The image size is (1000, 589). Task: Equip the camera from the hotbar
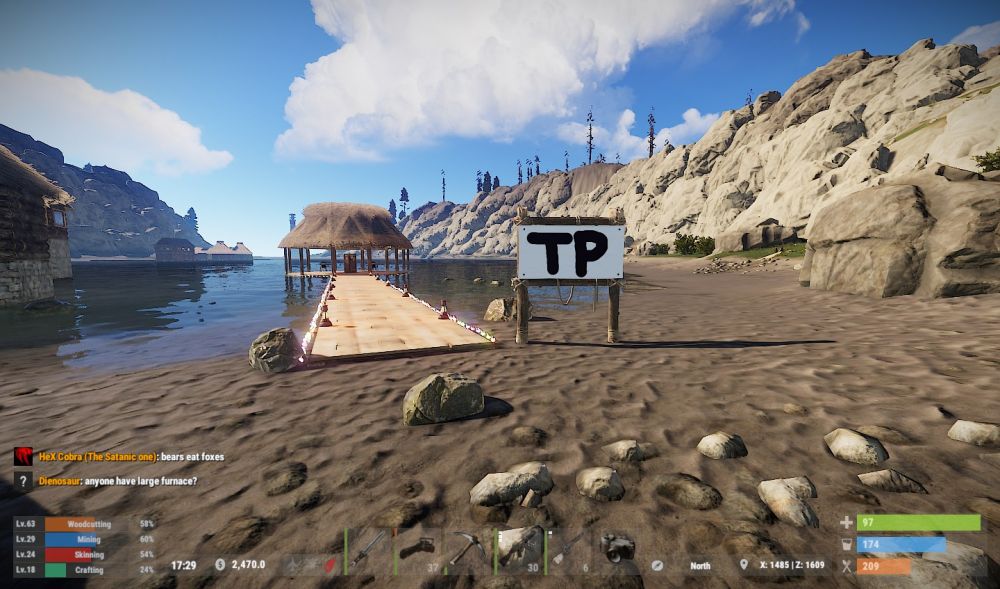pos(618,549)
